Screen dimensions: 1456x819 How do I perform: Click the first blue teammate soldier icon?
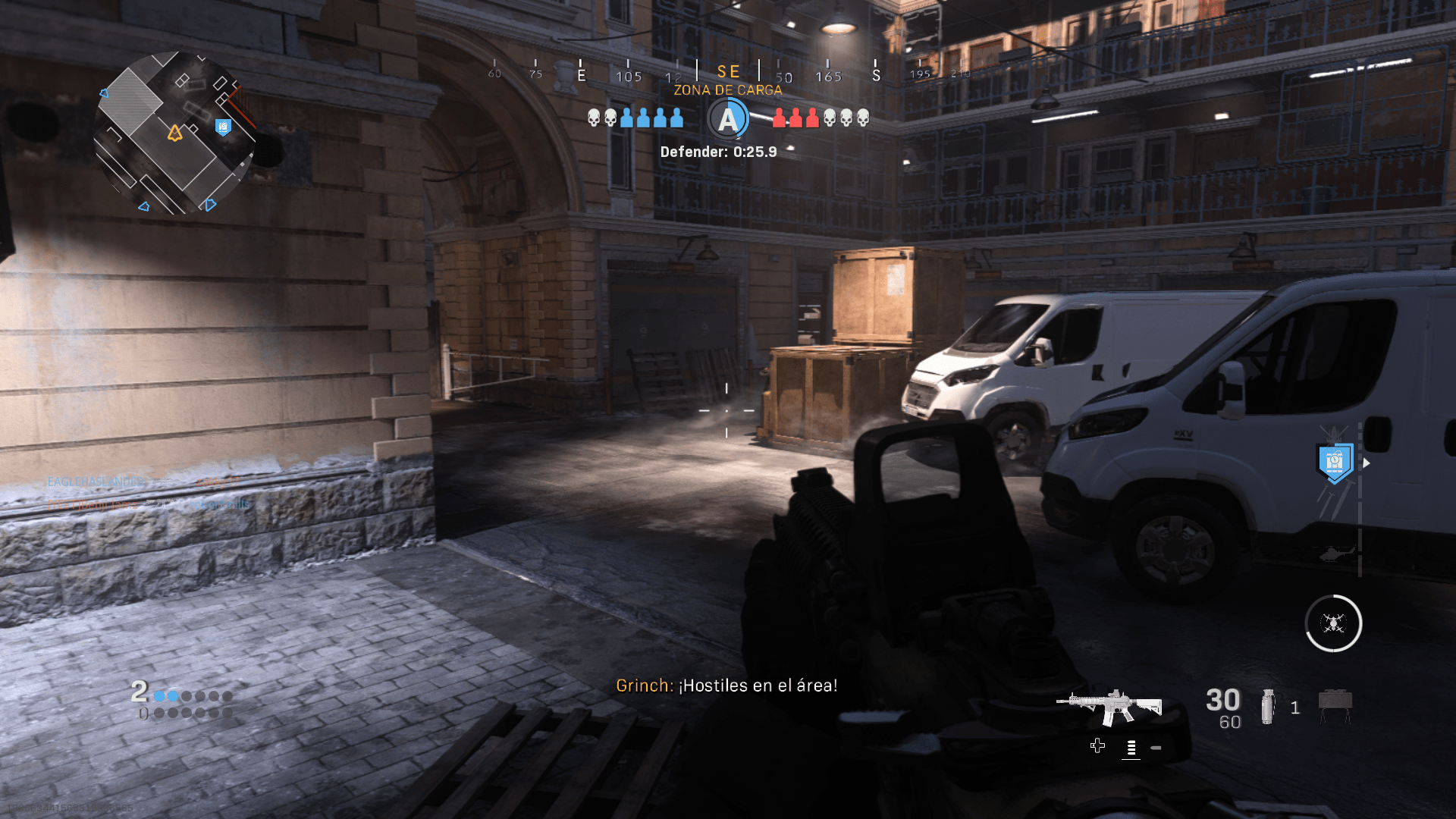pyautogui.click(x=625, y=118)
